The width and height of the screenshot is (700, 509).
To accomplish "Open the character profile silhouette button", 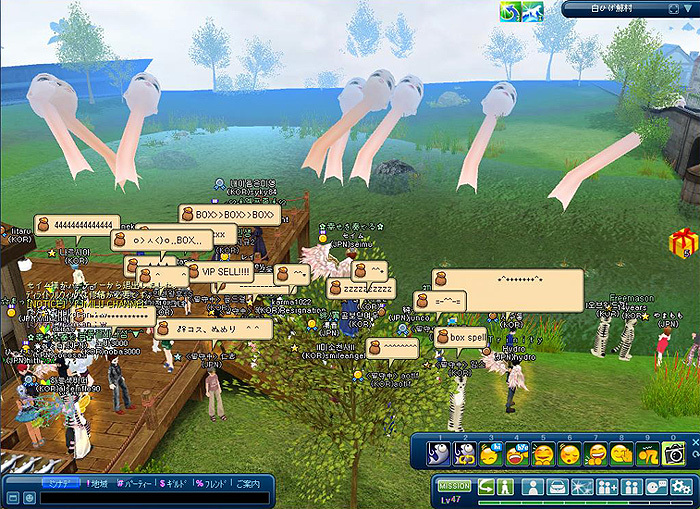I will [x=534, y=487].
